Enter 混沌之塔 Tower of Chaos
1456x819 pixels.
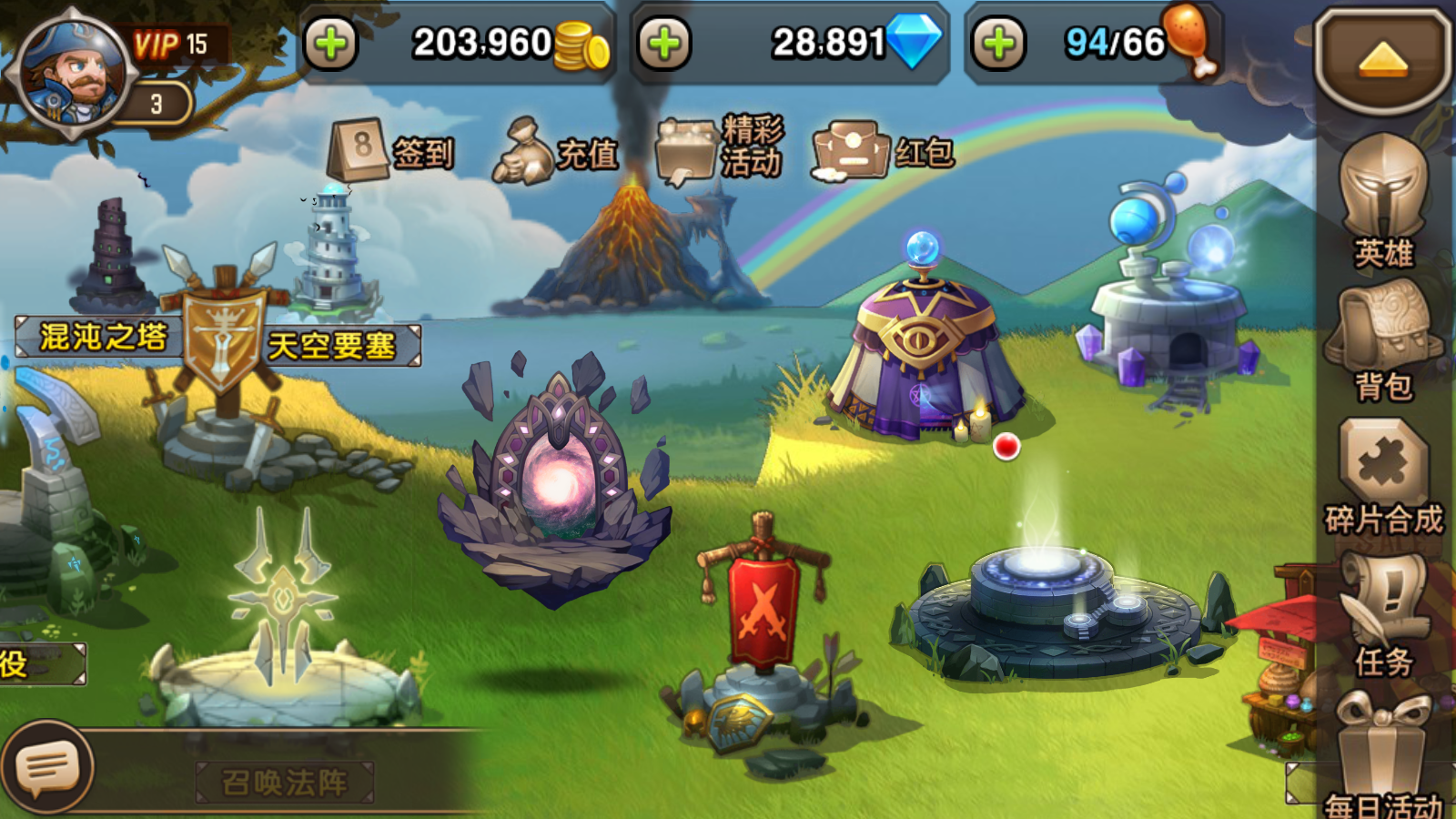[x=100, y=335]
